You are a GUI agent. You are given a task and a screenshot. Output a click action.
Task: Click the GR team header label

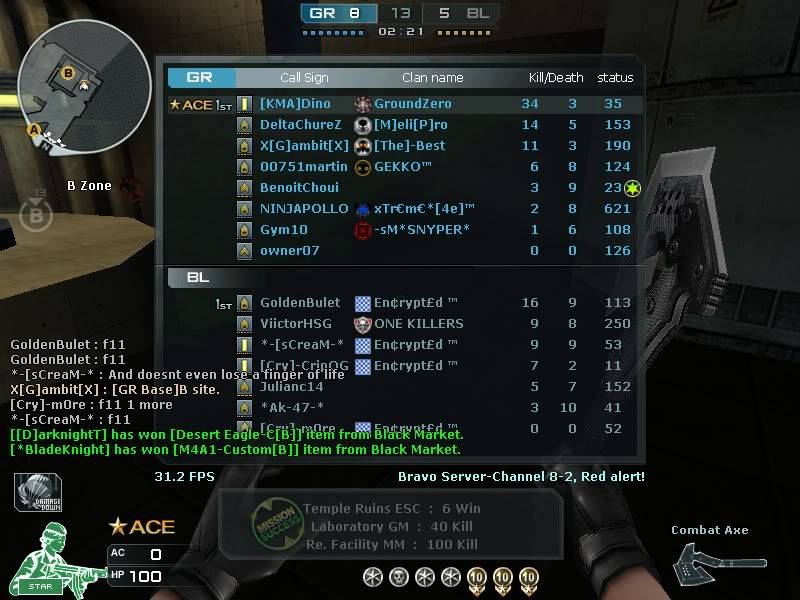click(x=198, y=77)
